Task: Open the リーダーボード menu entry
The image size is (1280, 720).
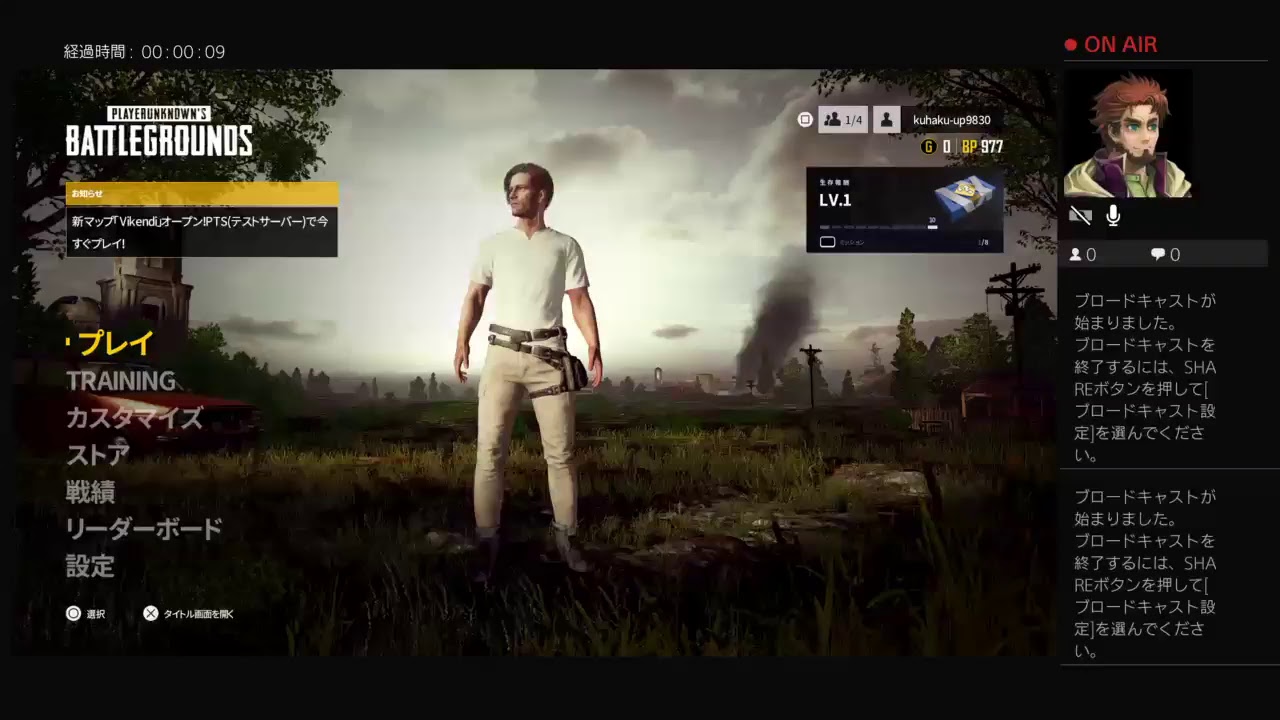Action: point(142,529)
